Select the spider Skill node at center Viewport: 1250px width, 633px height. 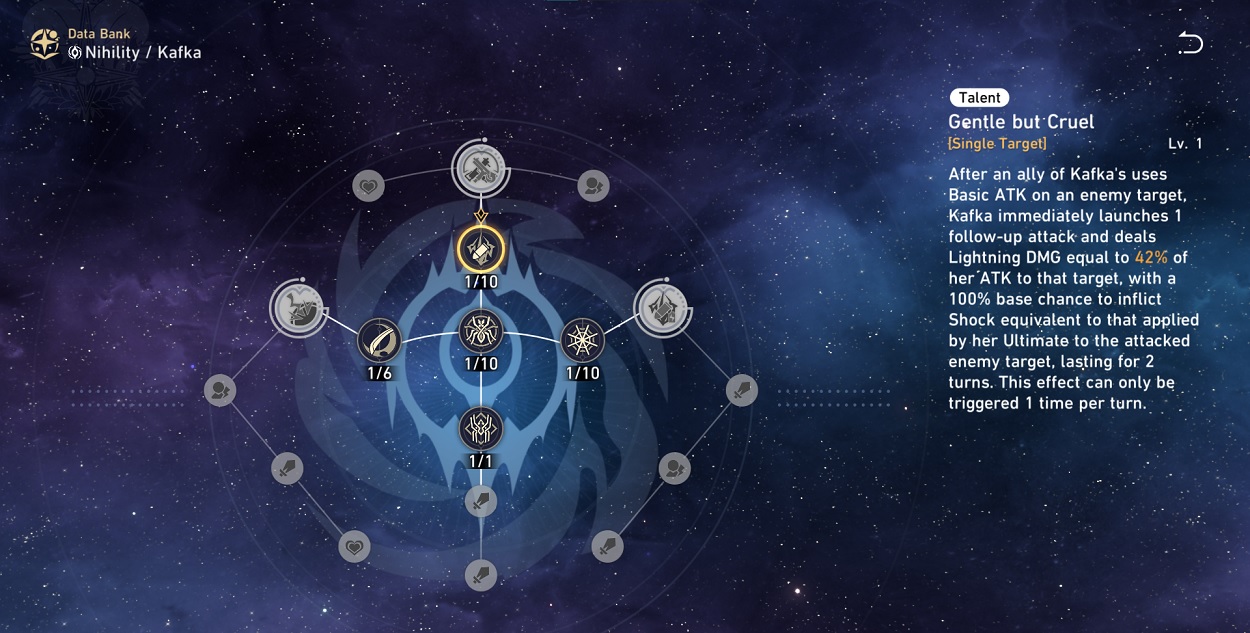point(481,331)
